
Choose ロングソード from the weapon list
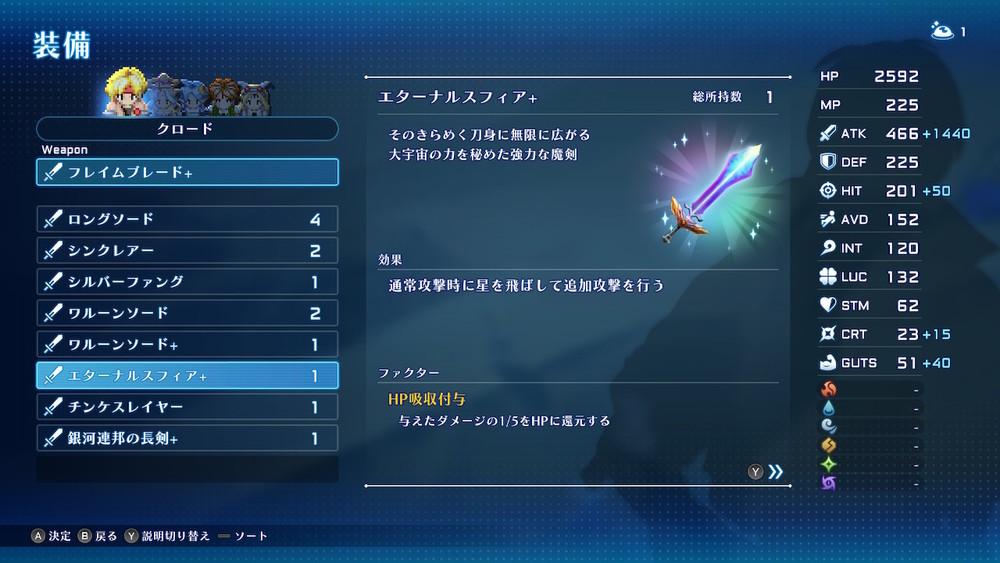coord(187,219)
